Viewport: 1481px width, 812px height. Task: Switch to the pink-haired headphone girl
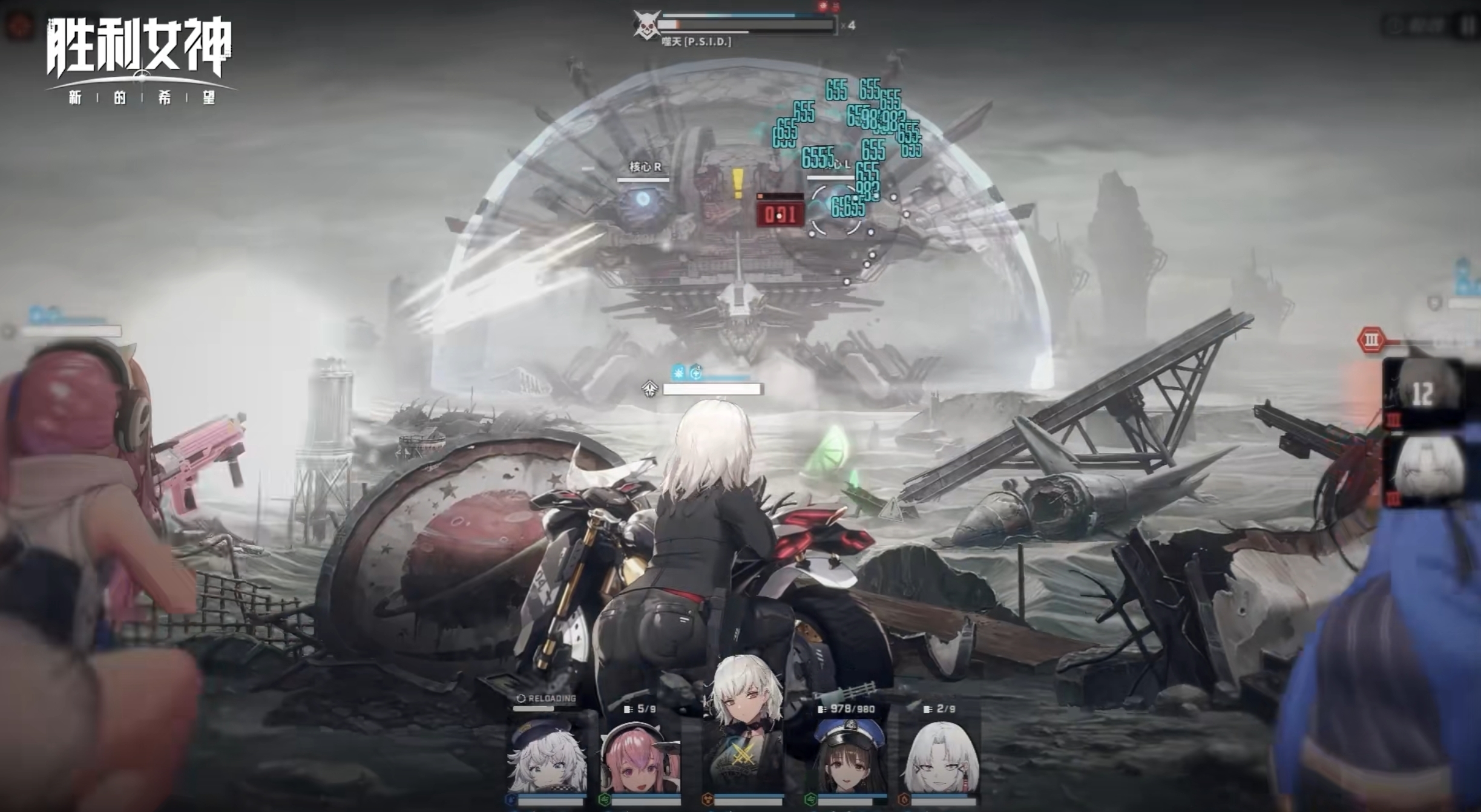pos(640,756)
